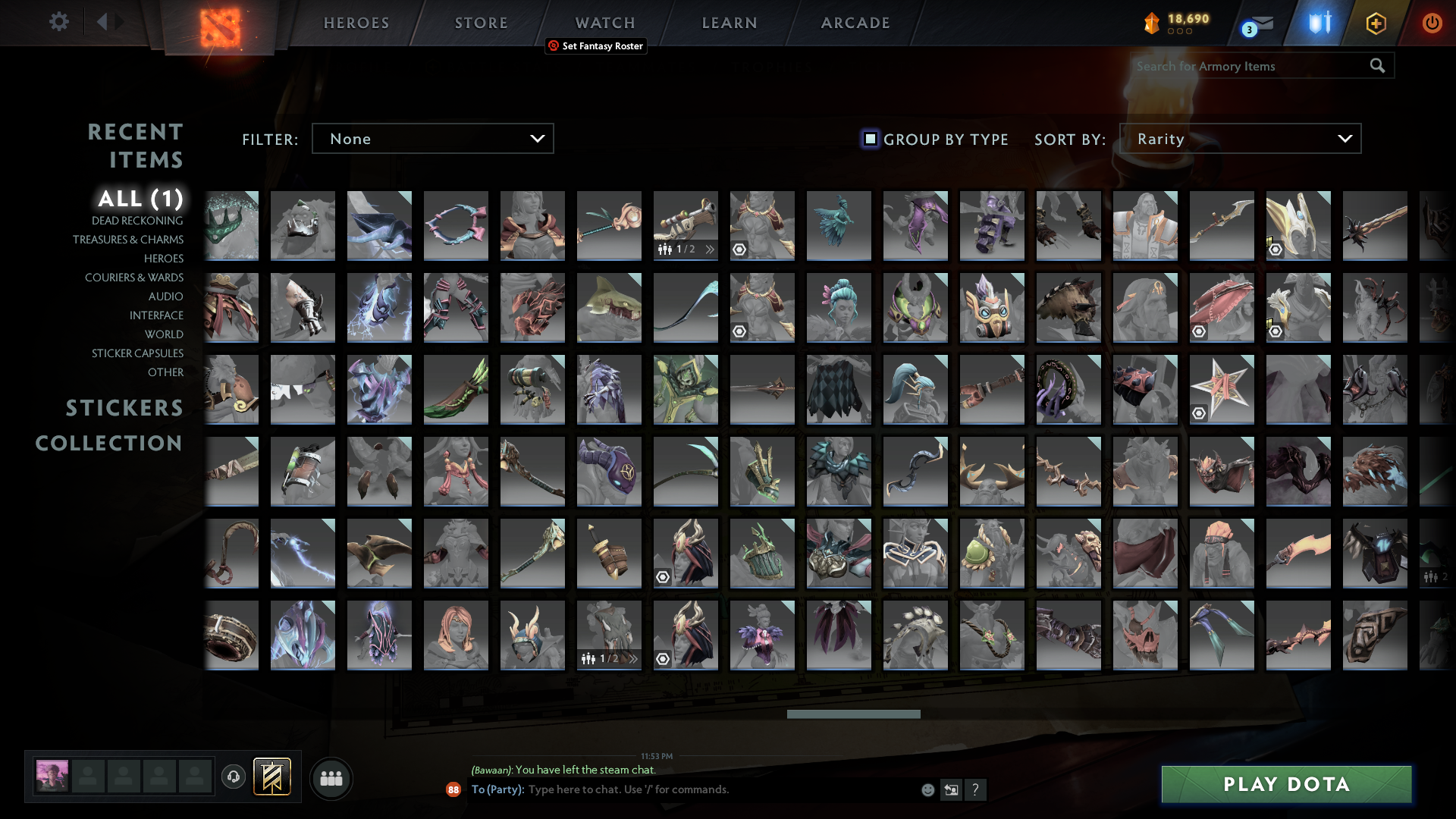1456x819 pixels.
Task: Click the gold guild banner icon
Action: point(272,776)
